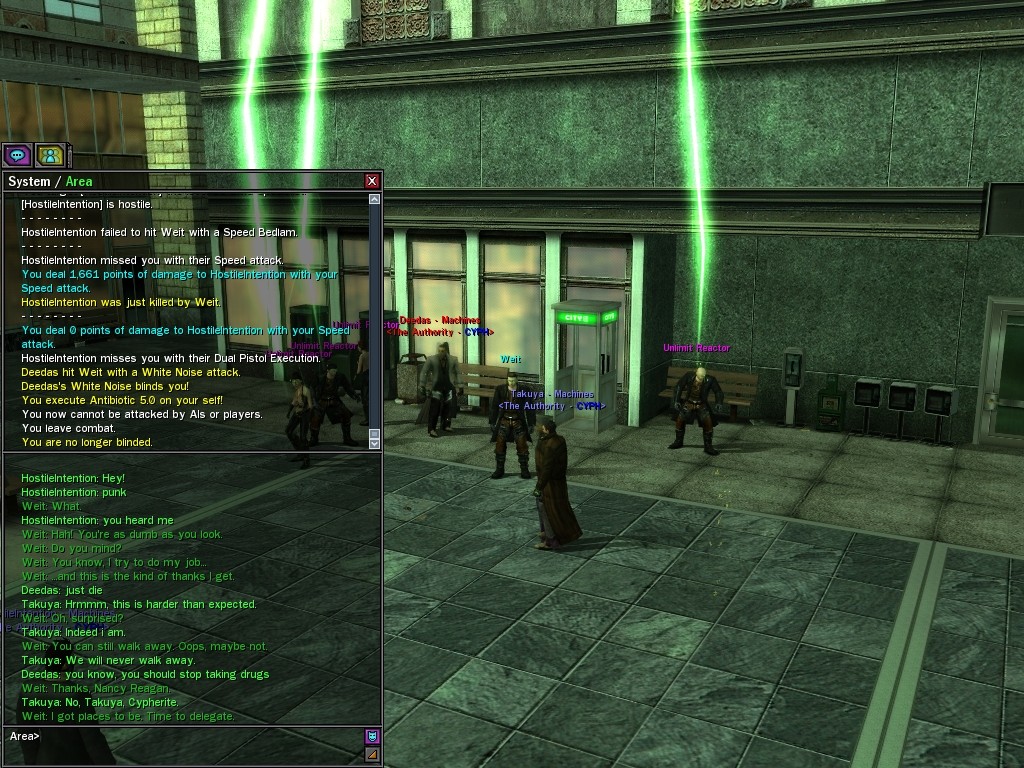1024x768 pixels.
Task: Select the System tab in chat header
Action: pos(29,182)
